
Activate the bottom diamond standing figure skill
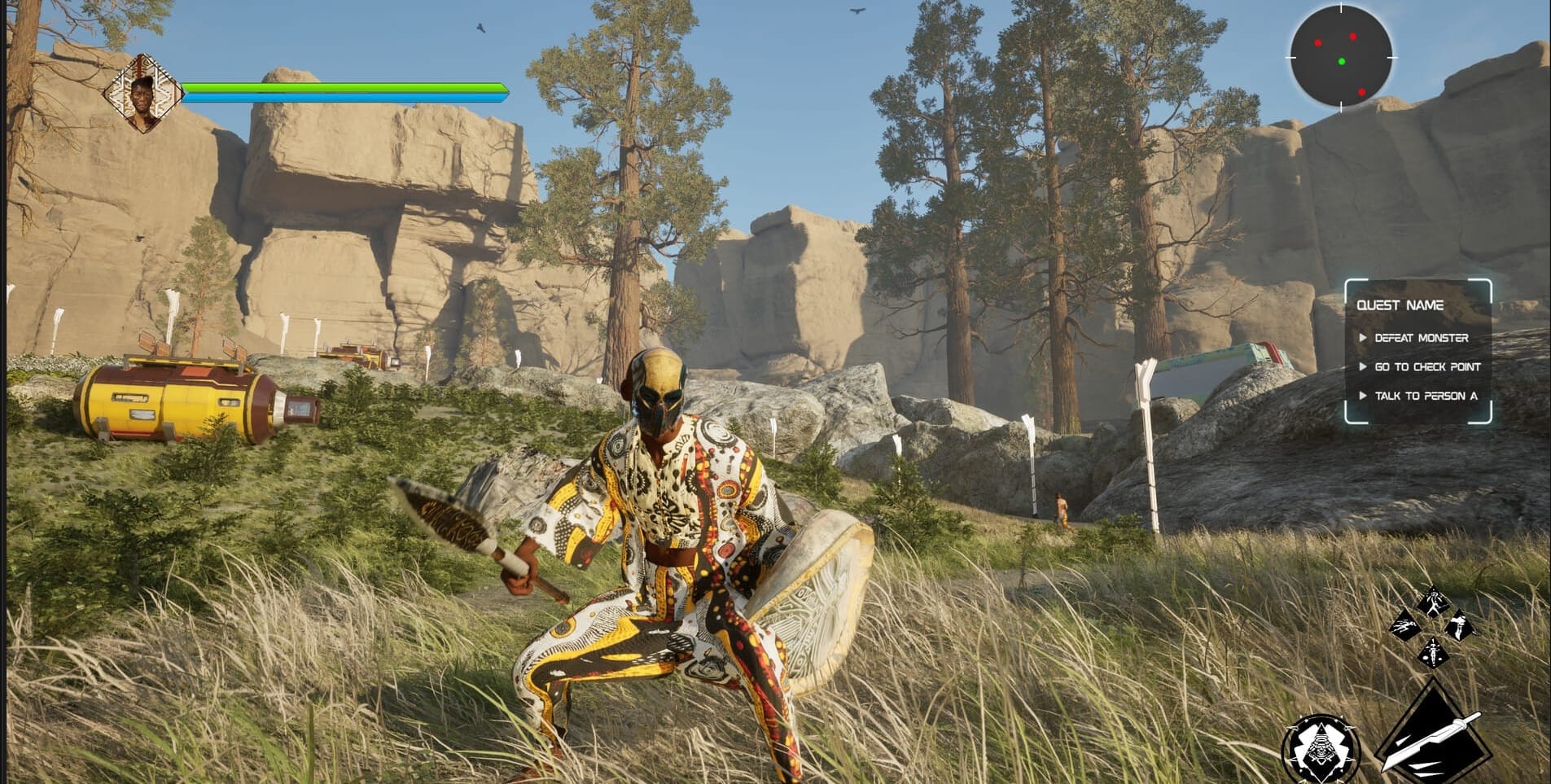point(1433,652)
